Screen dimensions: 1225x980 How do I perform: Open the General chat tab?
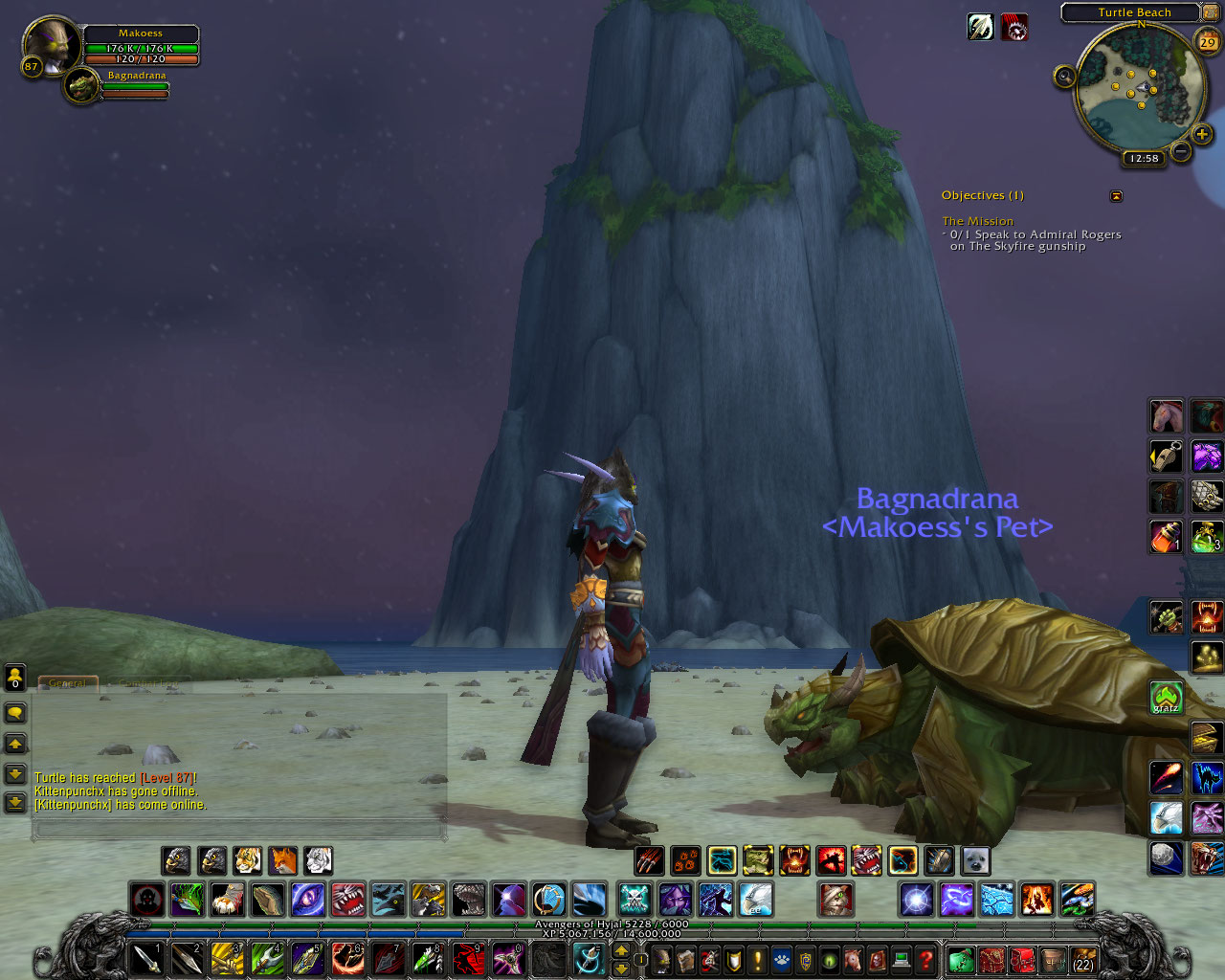click(x=67, y=683)
